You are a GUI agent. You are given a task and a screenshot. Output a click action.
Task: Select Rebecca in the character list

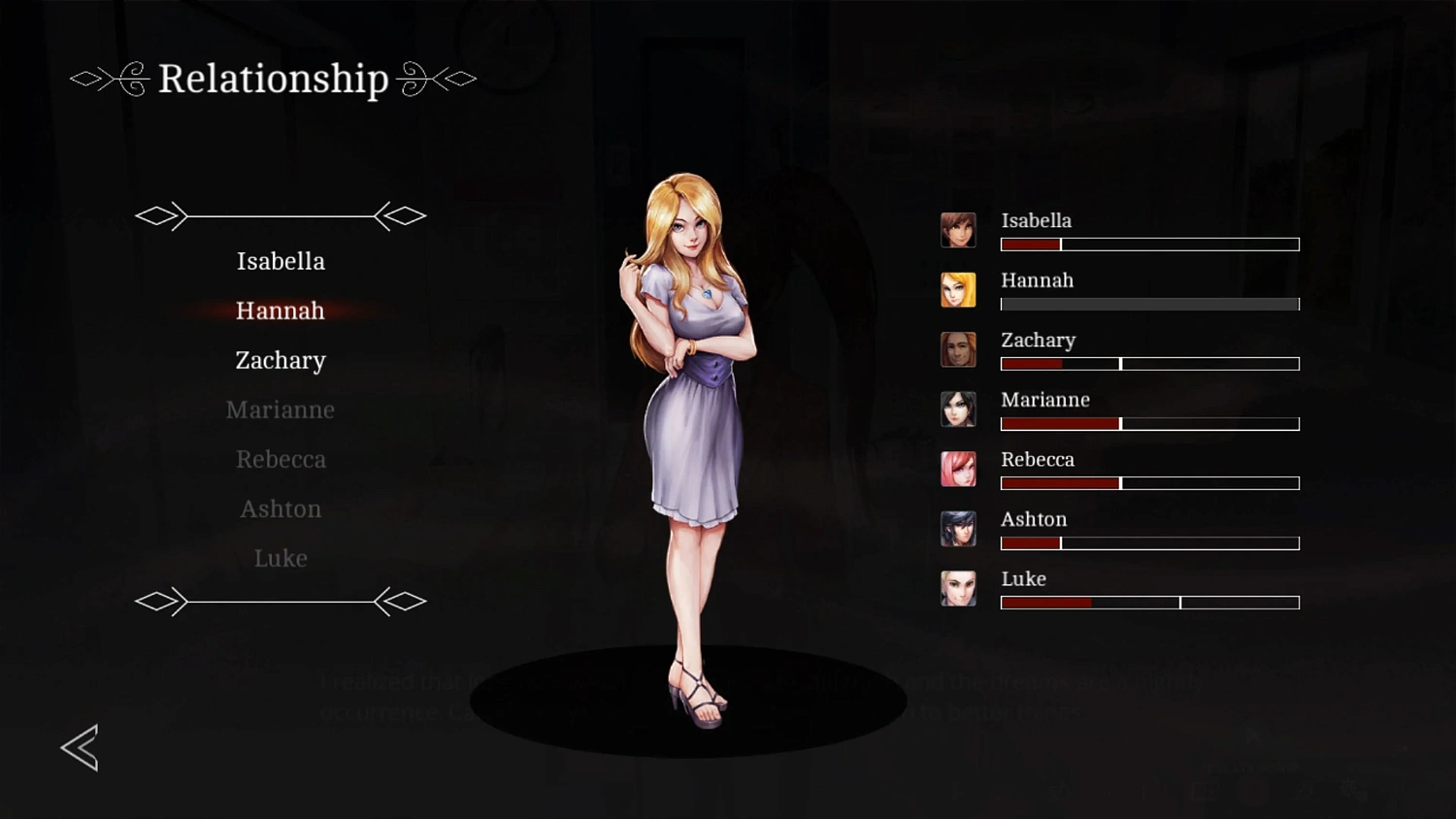point(281,458)
